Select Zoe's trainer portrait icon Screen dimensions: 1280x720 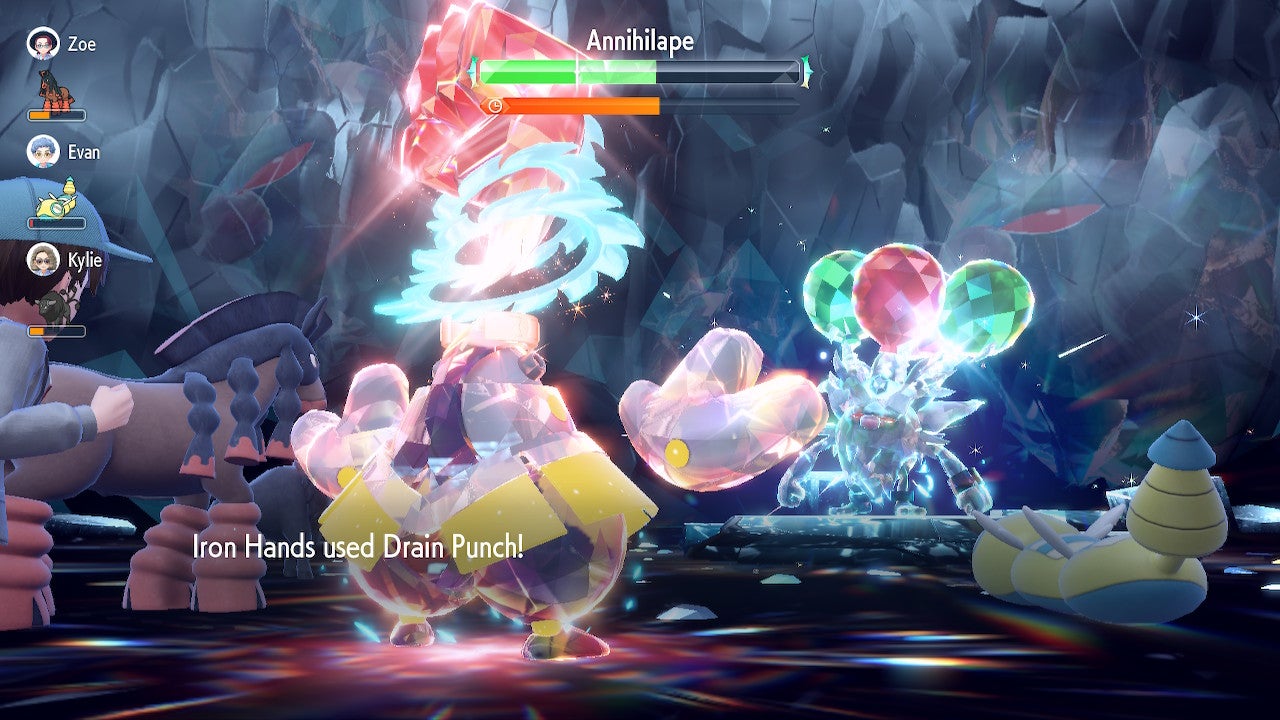pyautogui.click(x=42, y=44)
